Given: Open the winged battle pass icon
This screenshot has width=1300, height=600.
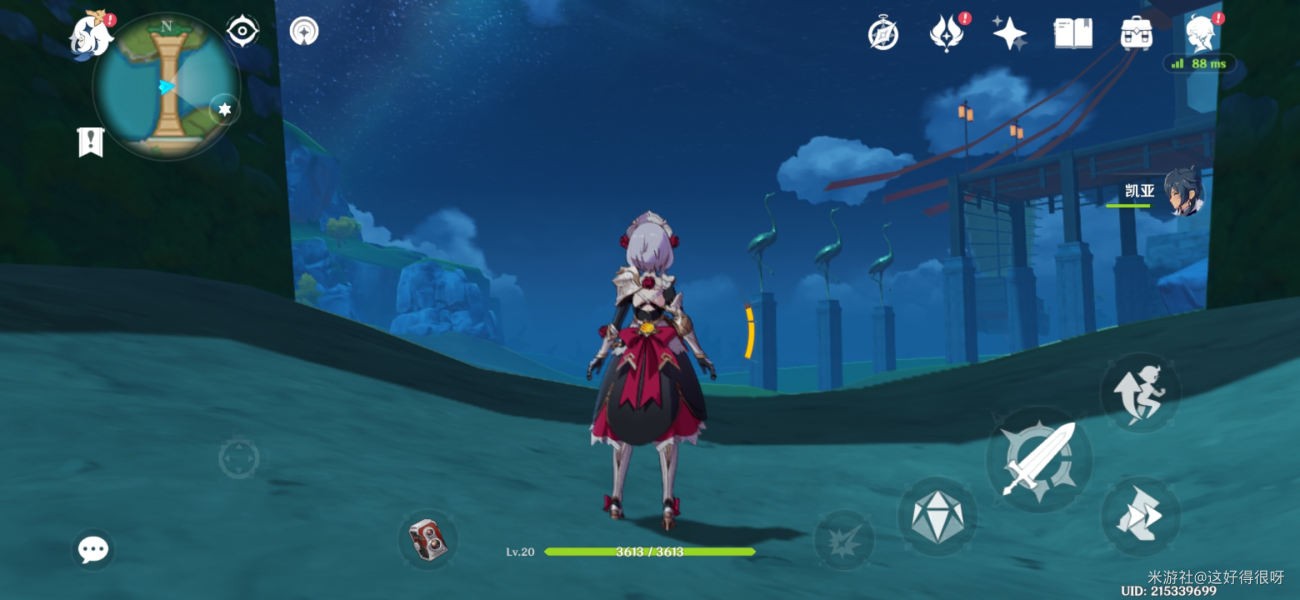Looking at the screenshot, I should 946,34.
